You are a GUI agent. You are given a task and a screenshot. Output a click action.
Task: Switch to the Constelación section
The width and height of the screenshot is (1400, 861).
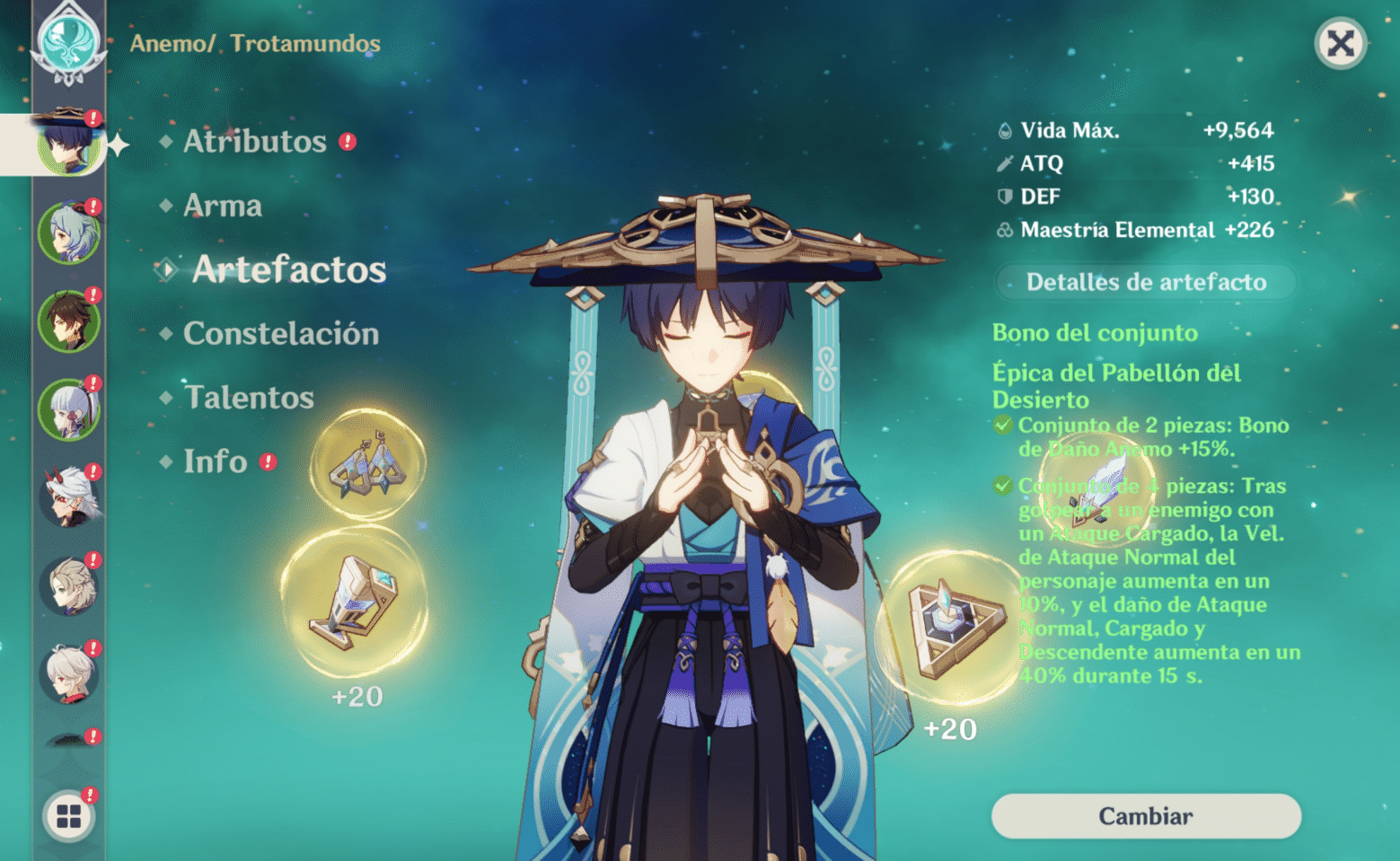coord(279,334)
